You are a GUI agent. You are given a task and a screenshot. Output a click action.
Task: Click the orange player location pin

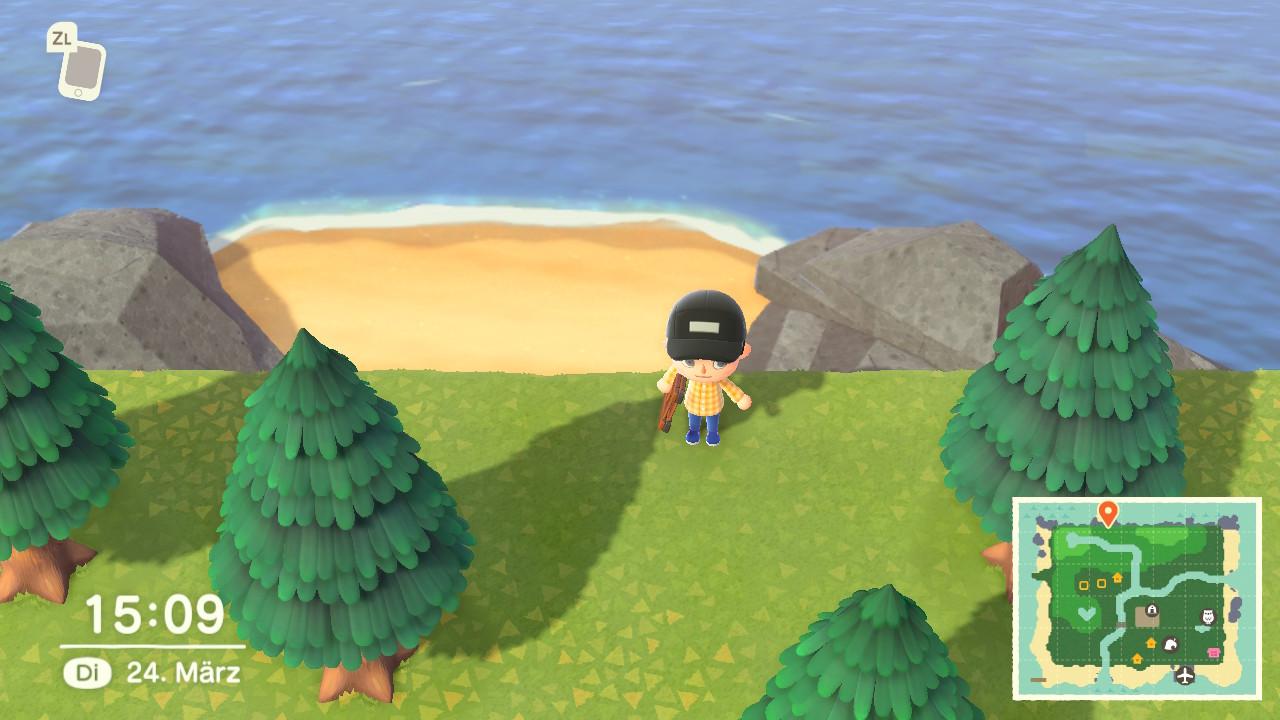click(x=1107, y=513)
